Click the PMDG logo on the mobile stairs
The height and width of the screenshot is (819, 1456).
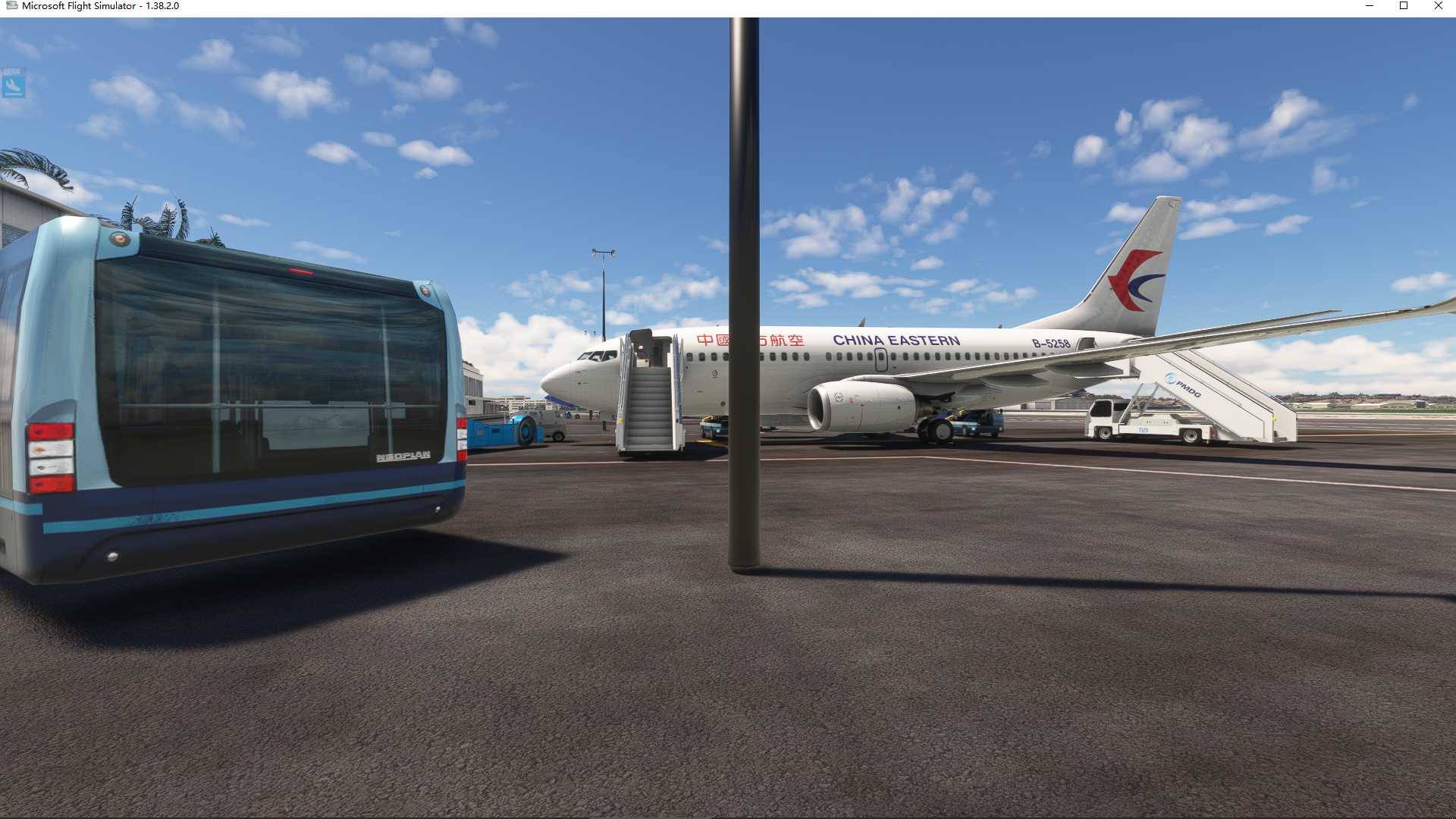pos(1182,385)
